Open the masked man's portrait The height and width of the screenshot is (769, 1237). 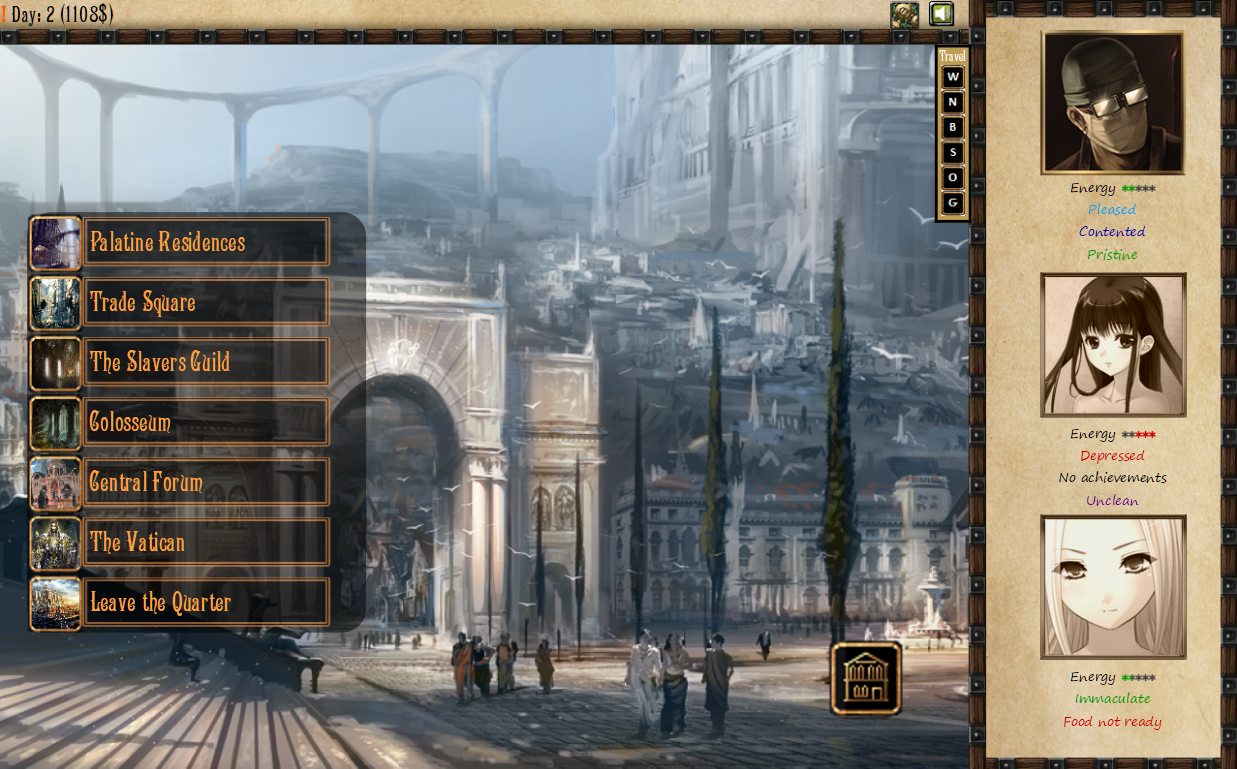pyautogui.click(x=1113, y=103)
